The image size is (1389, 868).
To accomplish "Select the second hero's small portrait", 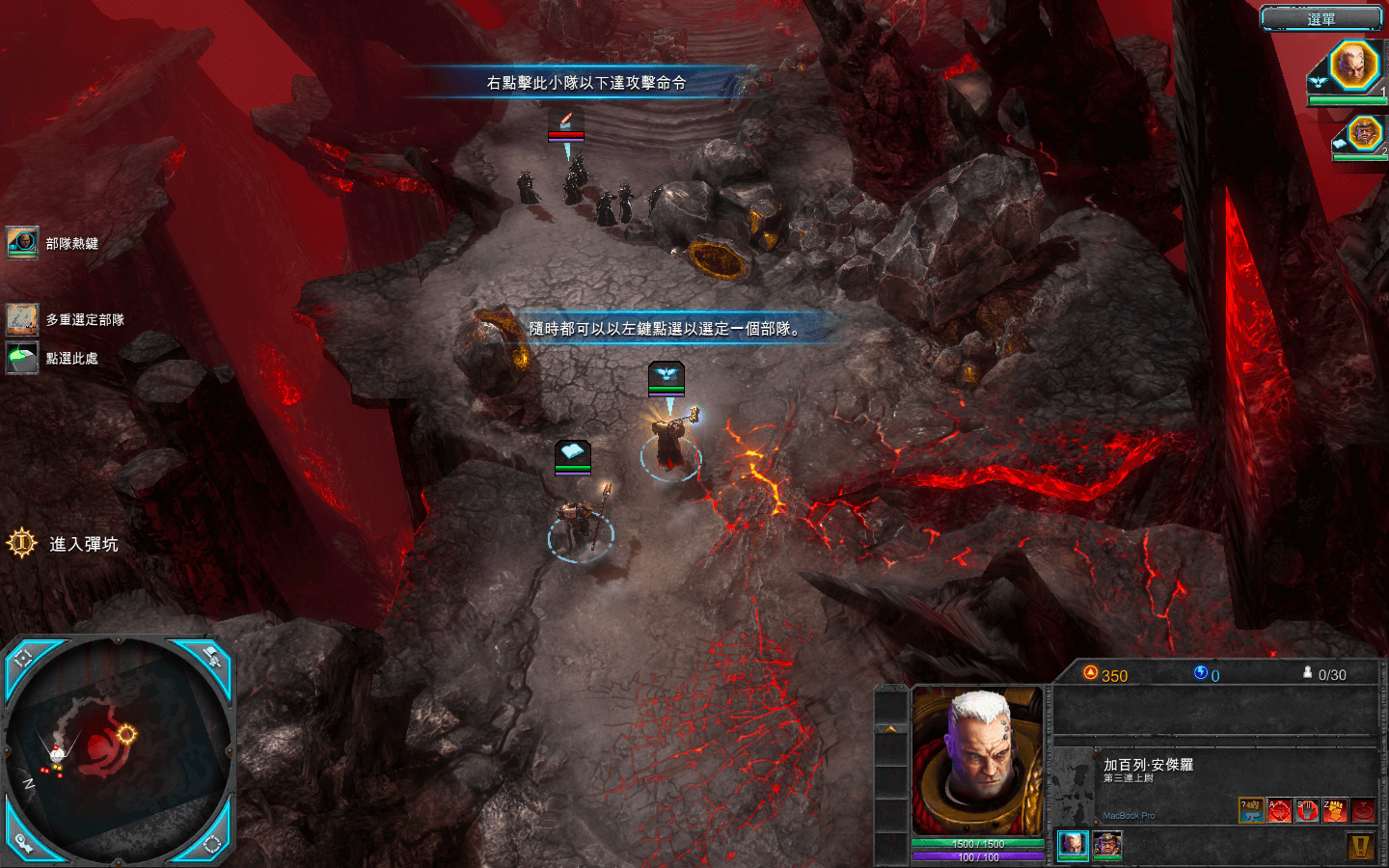I will click(1107, 844).
